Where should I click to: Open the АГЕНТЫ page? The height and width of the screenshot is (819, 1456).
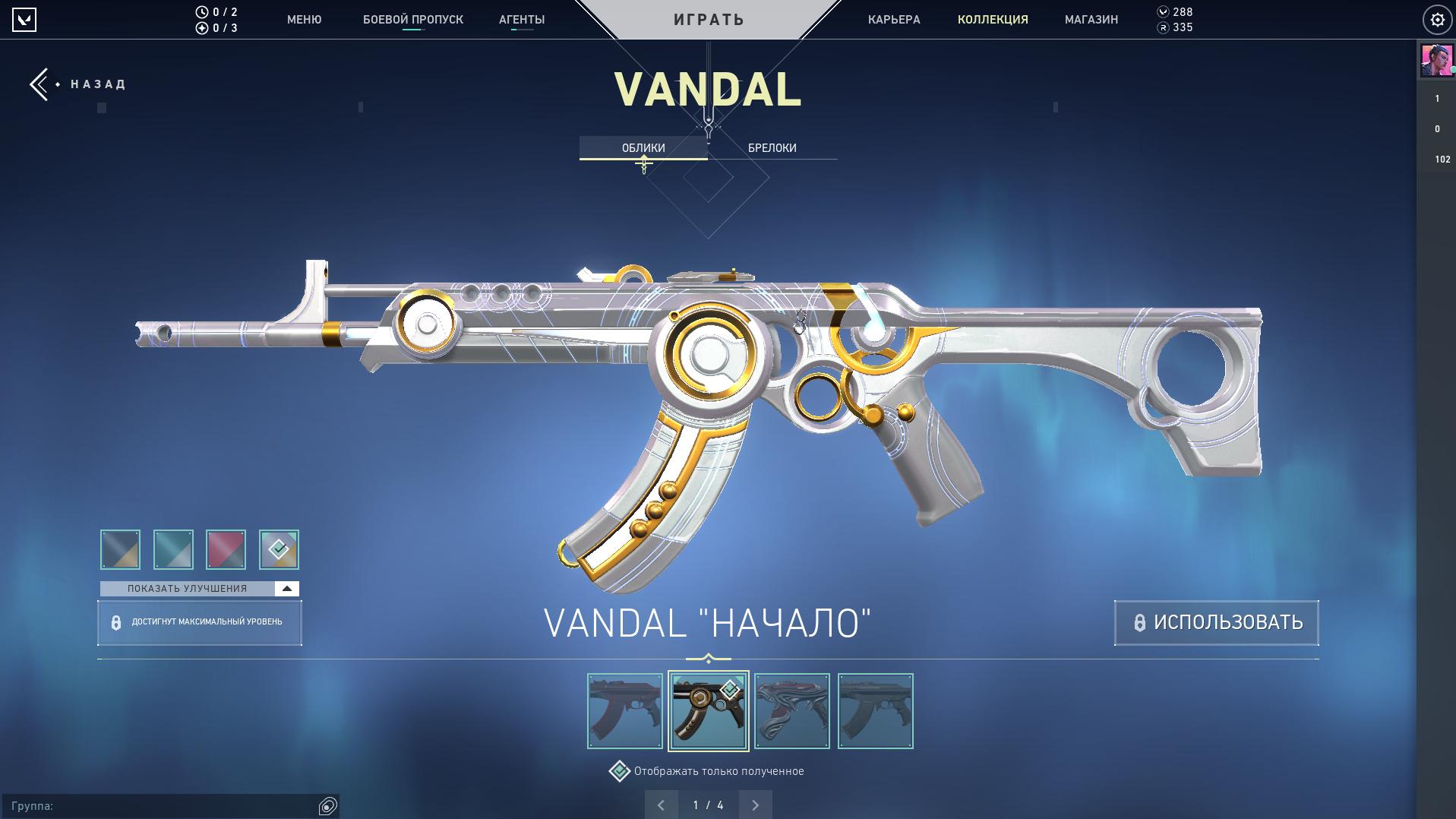[522, 20]
